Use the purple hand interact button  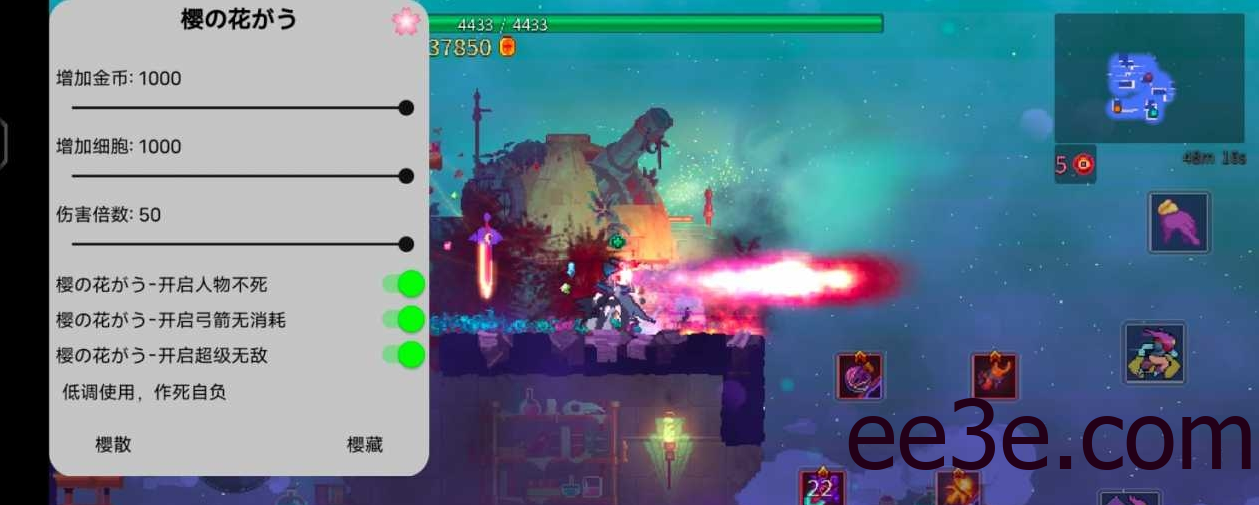point(1179,222)
